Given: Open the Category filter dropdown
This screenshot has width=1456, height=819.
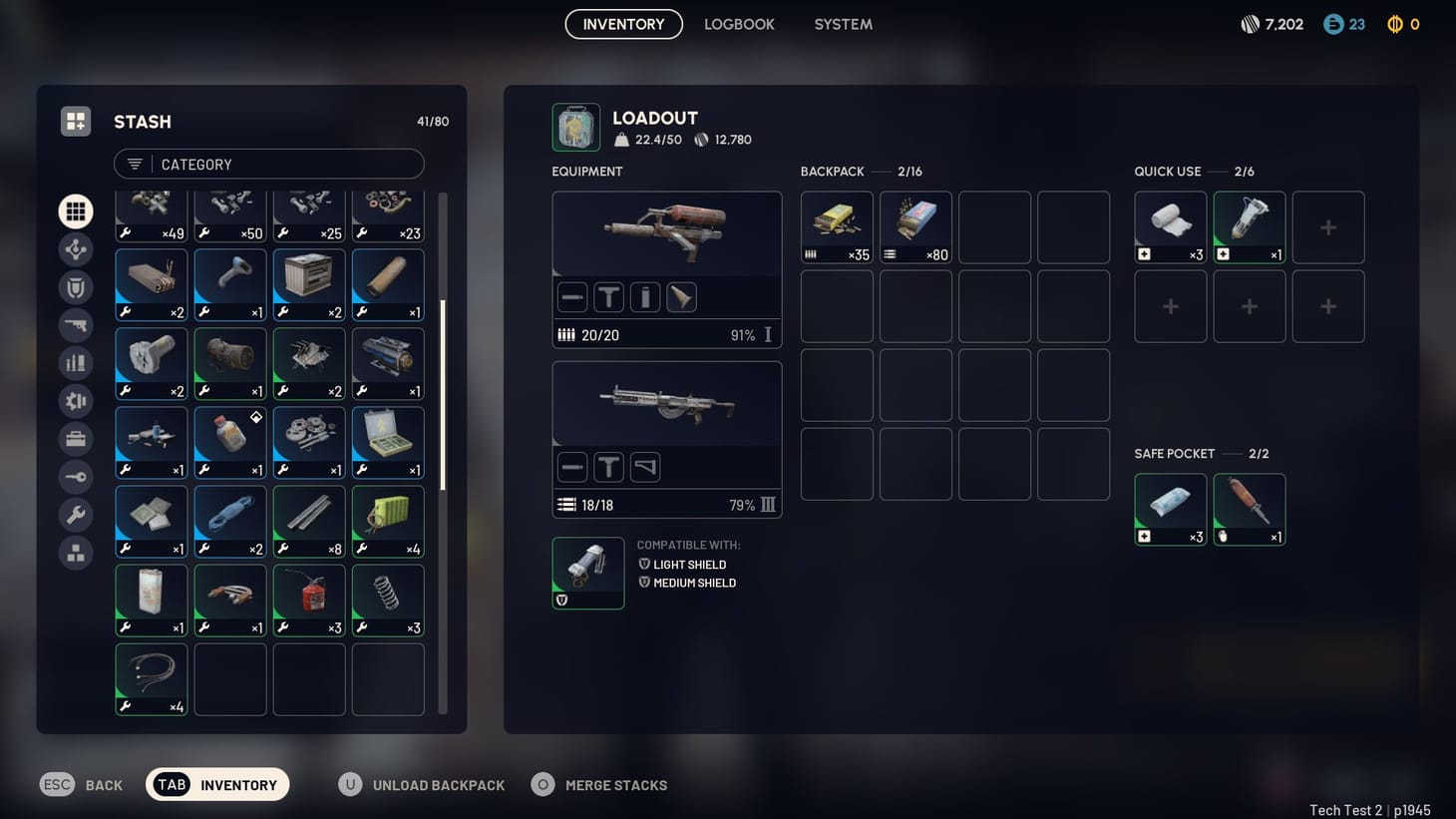Looking at the screenshot, I should [x=269, y=164].
